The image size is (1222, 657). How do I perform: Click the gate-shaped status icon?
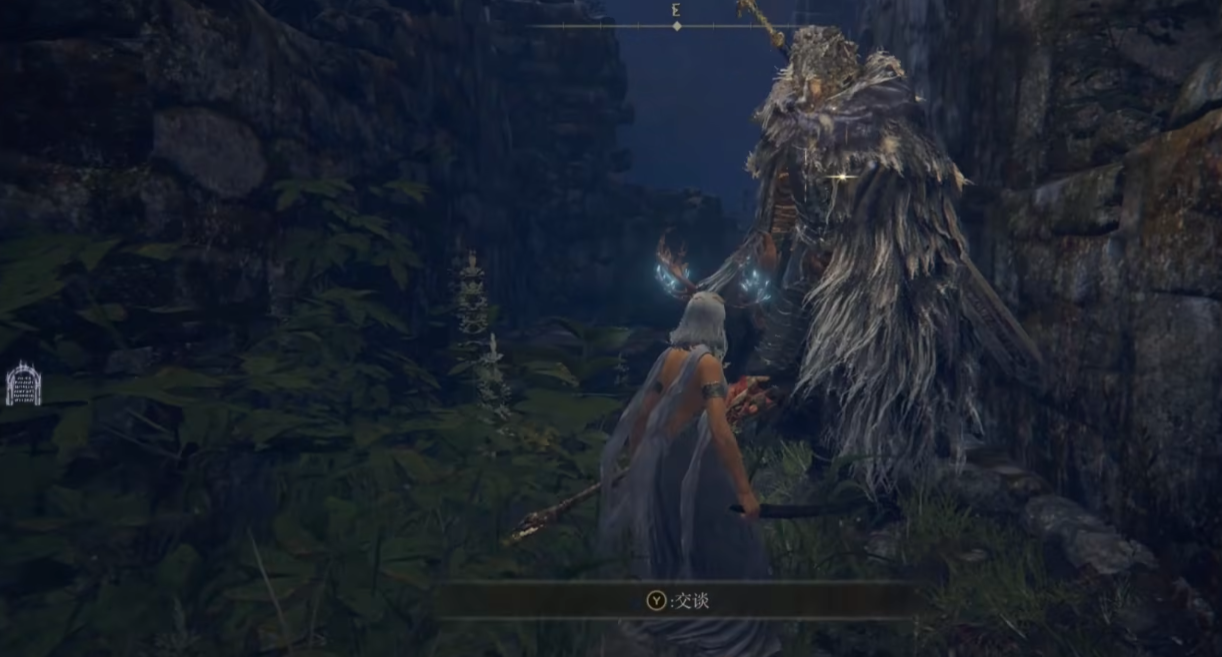(x=23, y=384)
